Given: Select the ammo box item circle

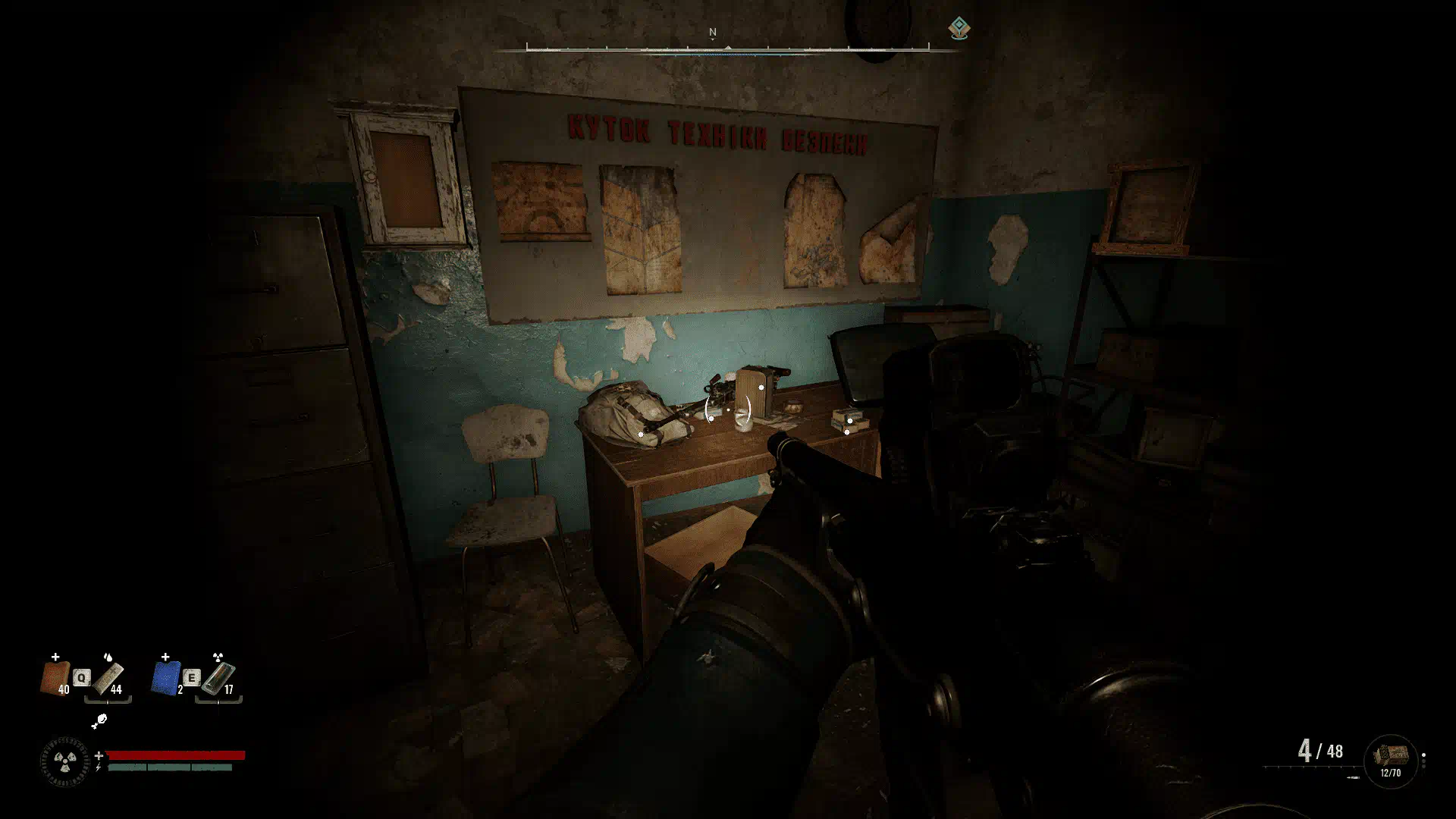Looking at the screenshot, I should pyautogui.click(x=1391, y=759).
